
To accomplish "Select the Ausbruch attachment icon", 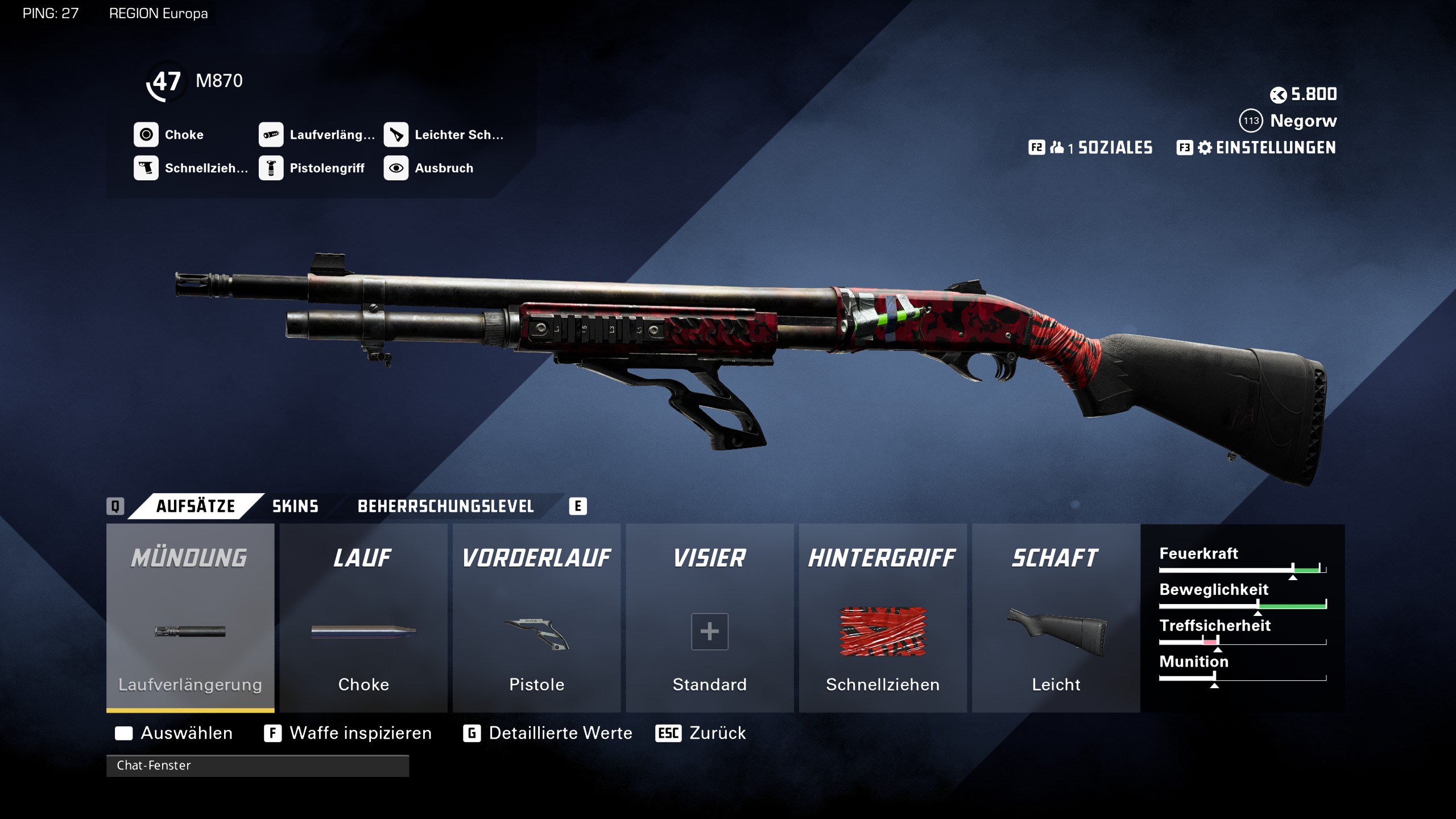I will coord(397,168).
